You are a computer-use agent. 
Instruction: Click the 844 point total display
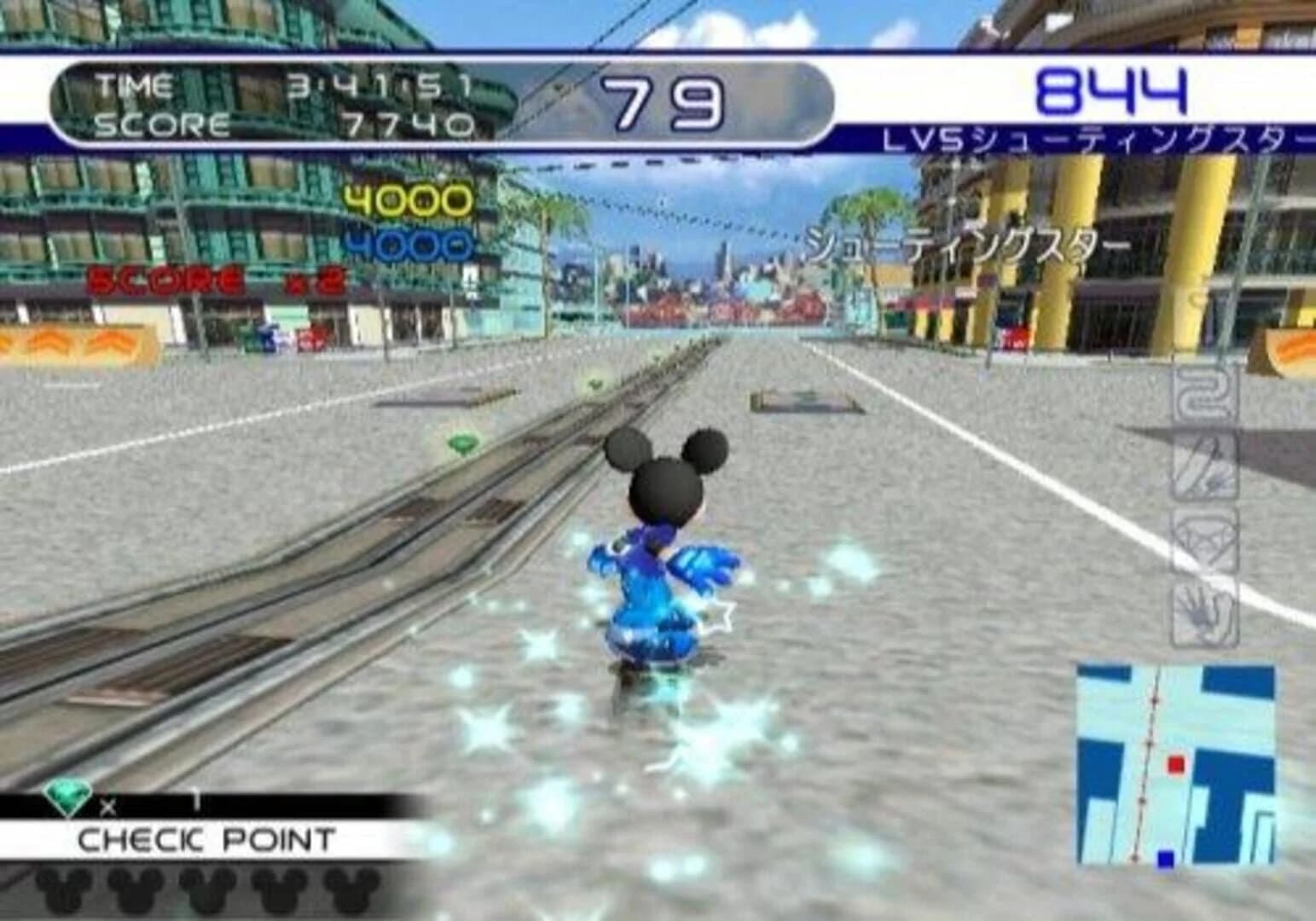pyautogui.click(x=1109, y=90)
